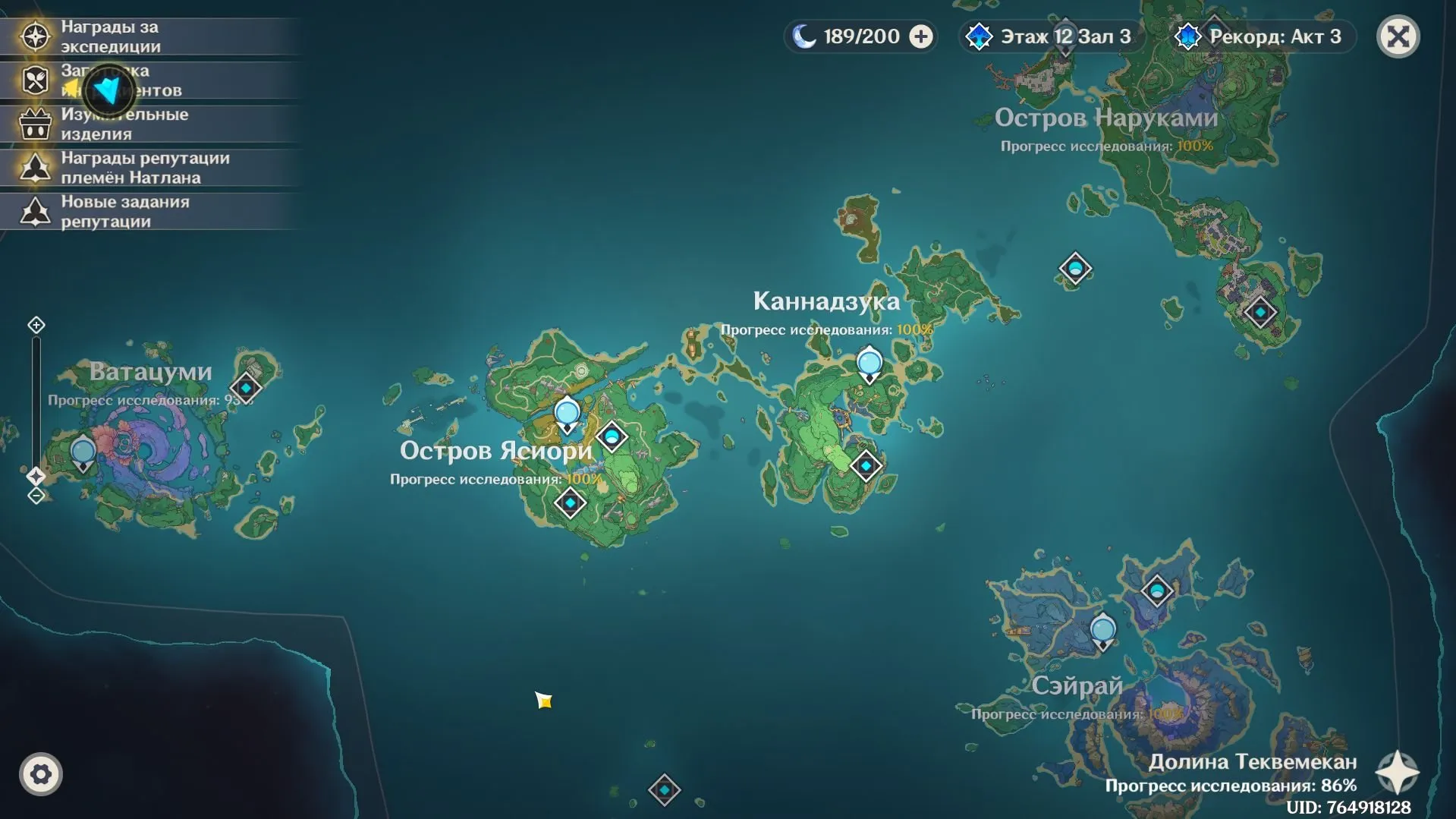
Task: Select the teleport waypoint northeast of Ватацуми
Action: tap(246, 389)
